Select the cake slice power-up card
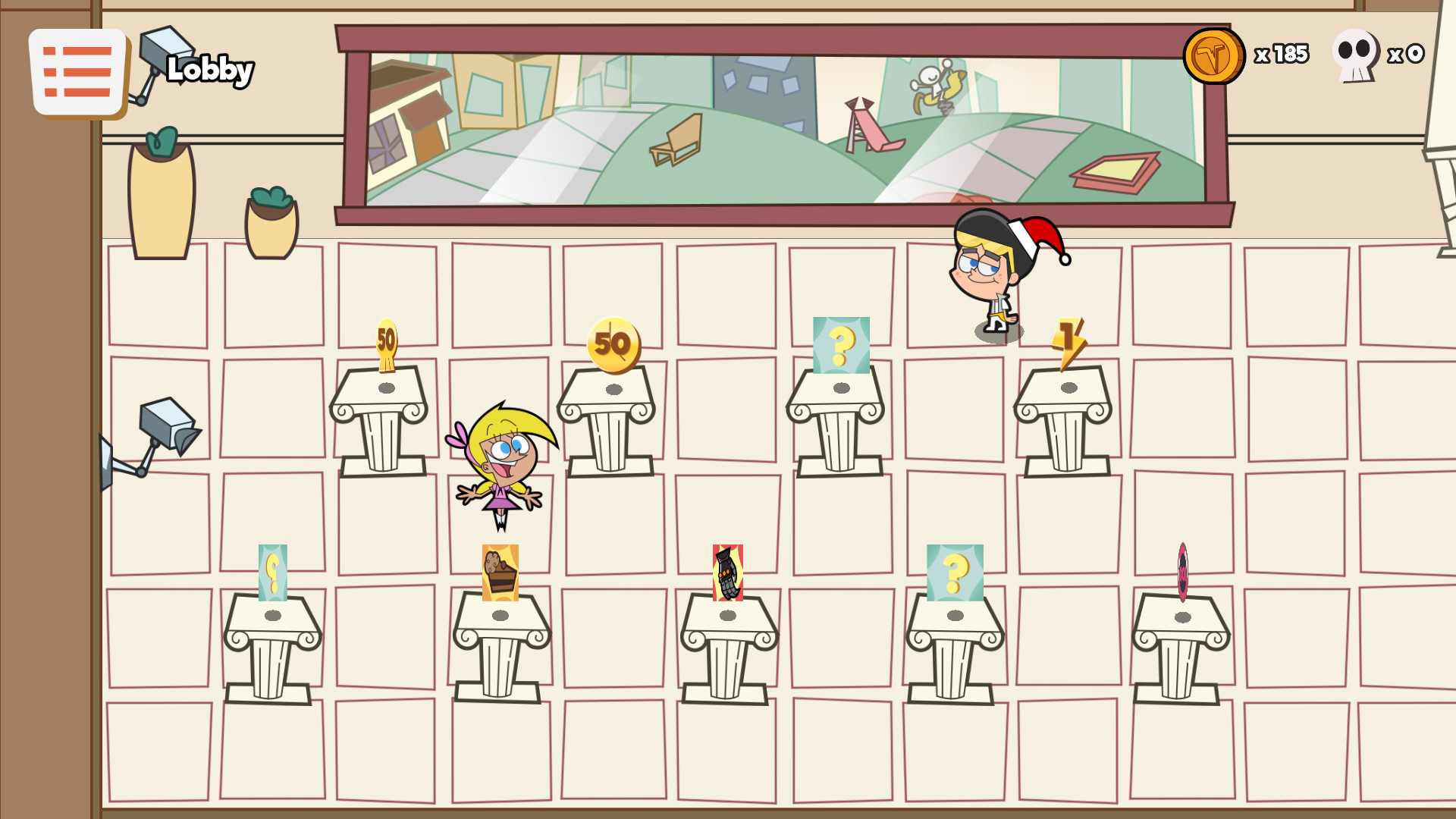 coord(500,574)
